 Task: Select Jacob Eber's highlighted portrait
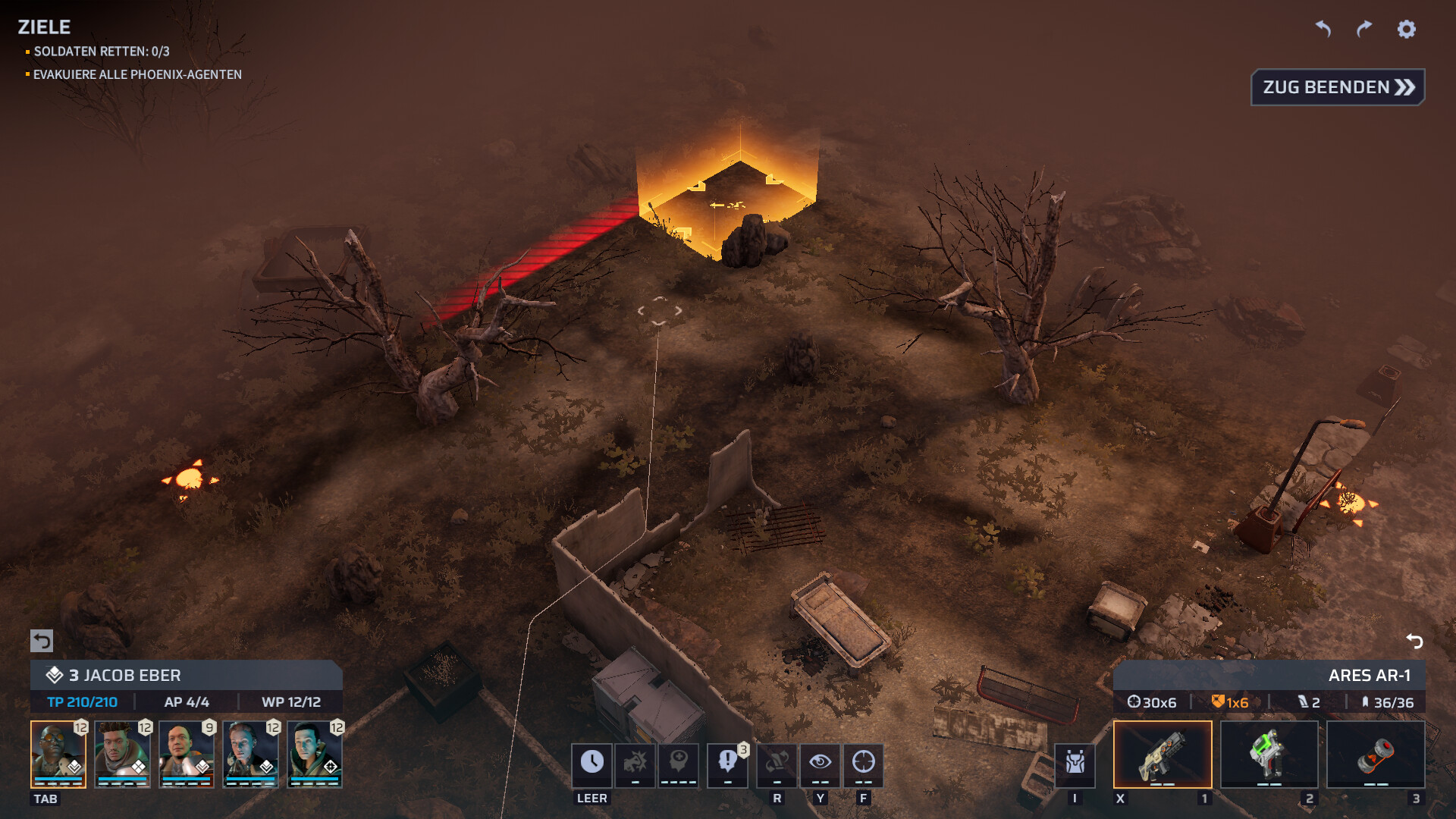pyautogui.click(x=58, y=754)
